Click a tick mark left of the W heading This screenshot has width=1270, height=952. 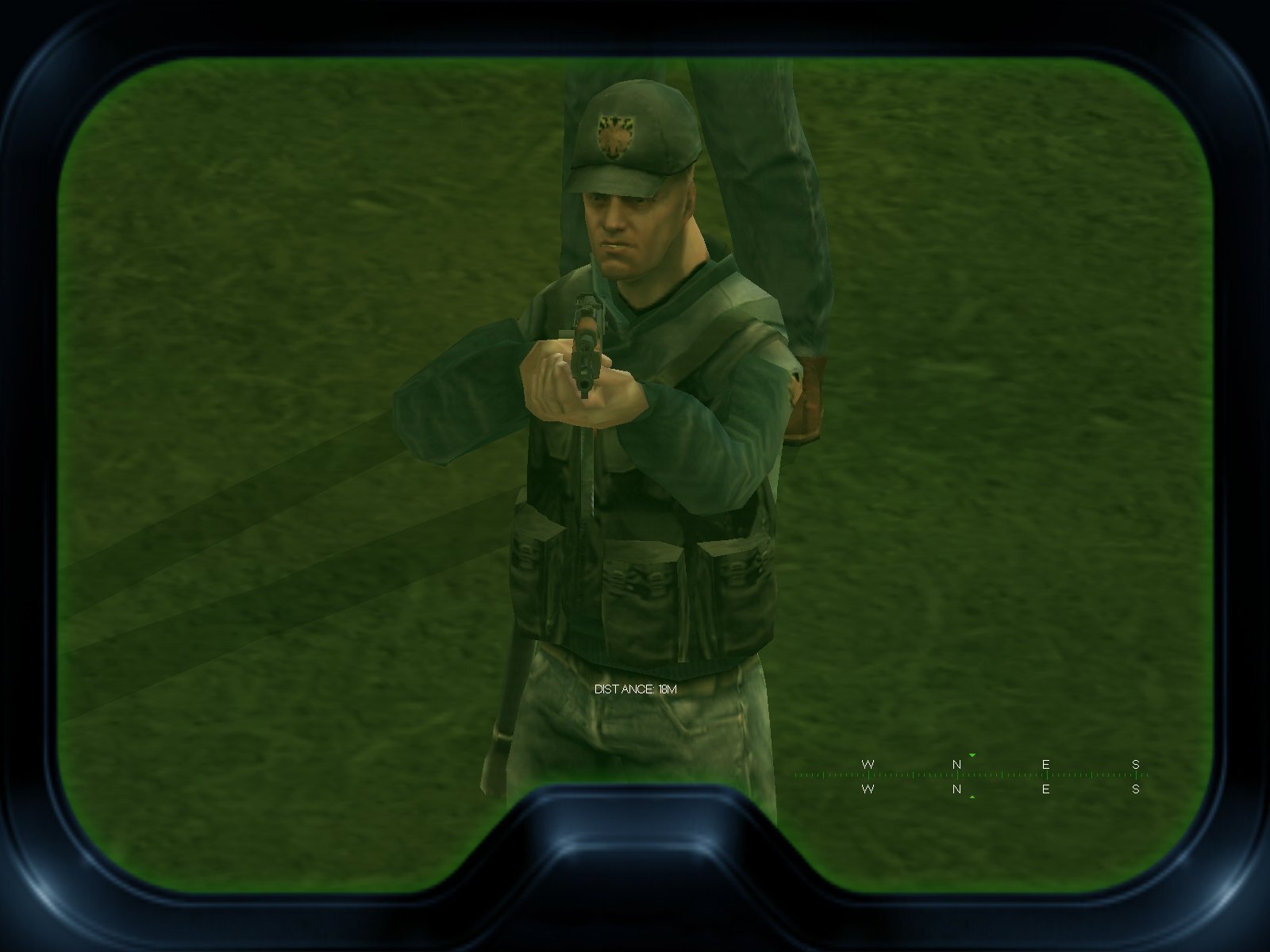tap(825, 775)
